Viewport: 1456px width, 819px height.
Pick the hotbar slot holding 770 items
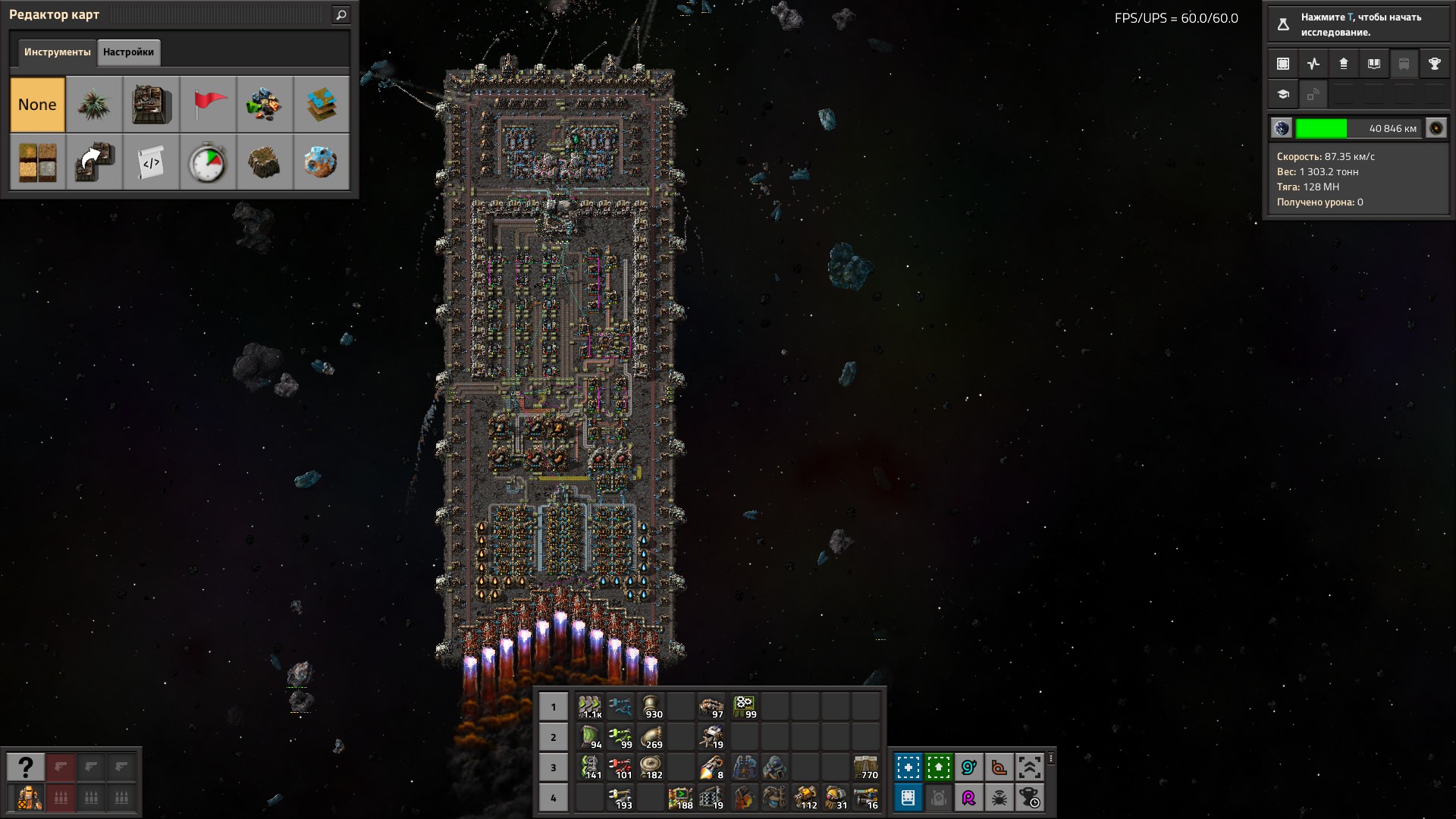865,767
